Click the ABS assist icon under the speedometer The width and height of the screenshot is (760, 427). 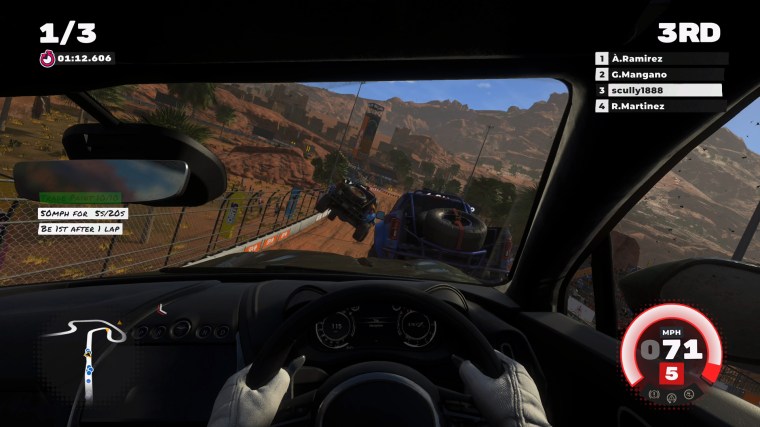pyautogui.click(x=656, y=395)
